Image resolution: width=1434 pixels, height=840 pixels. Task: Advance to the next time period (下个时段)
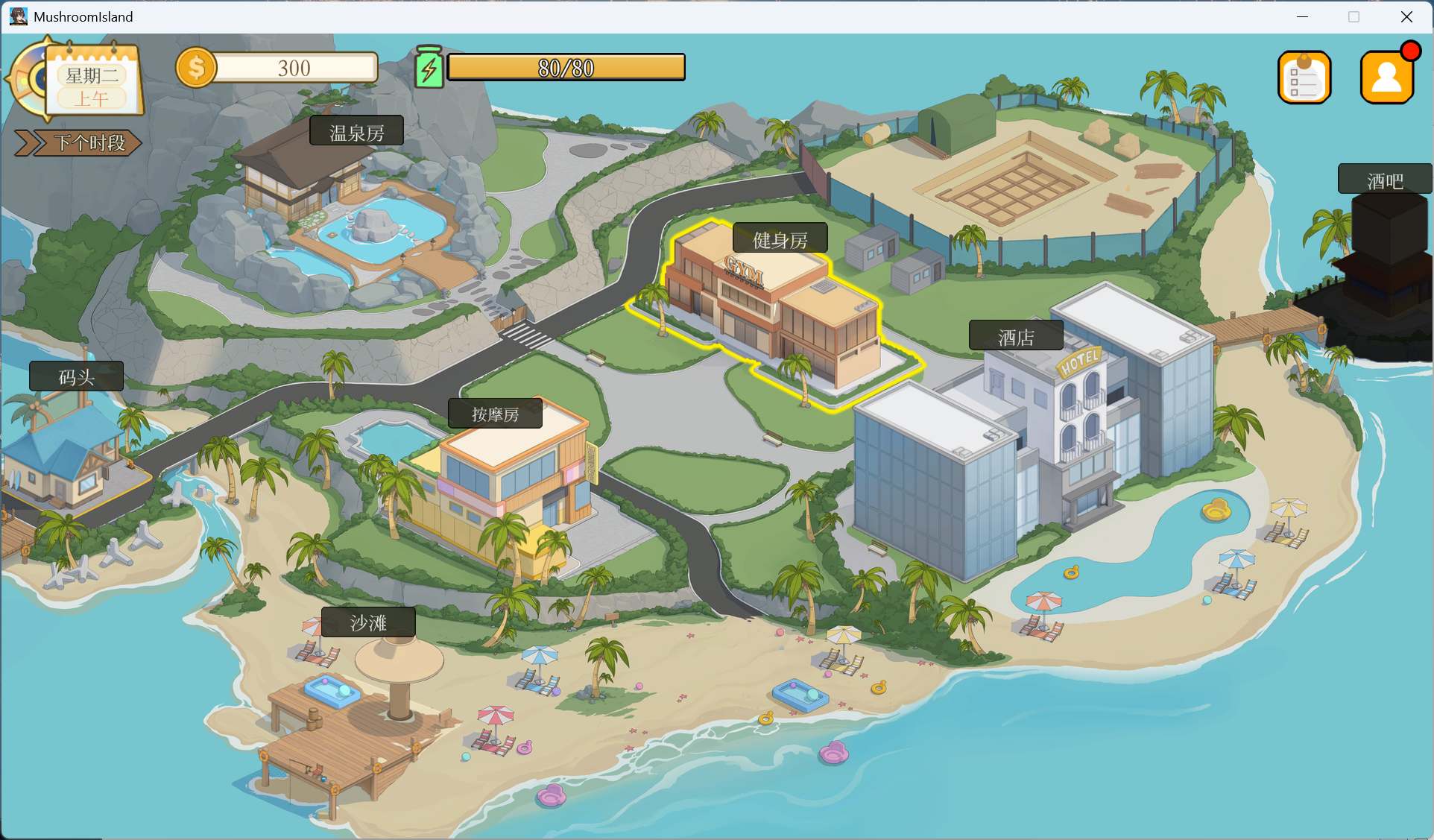(79, 142)
